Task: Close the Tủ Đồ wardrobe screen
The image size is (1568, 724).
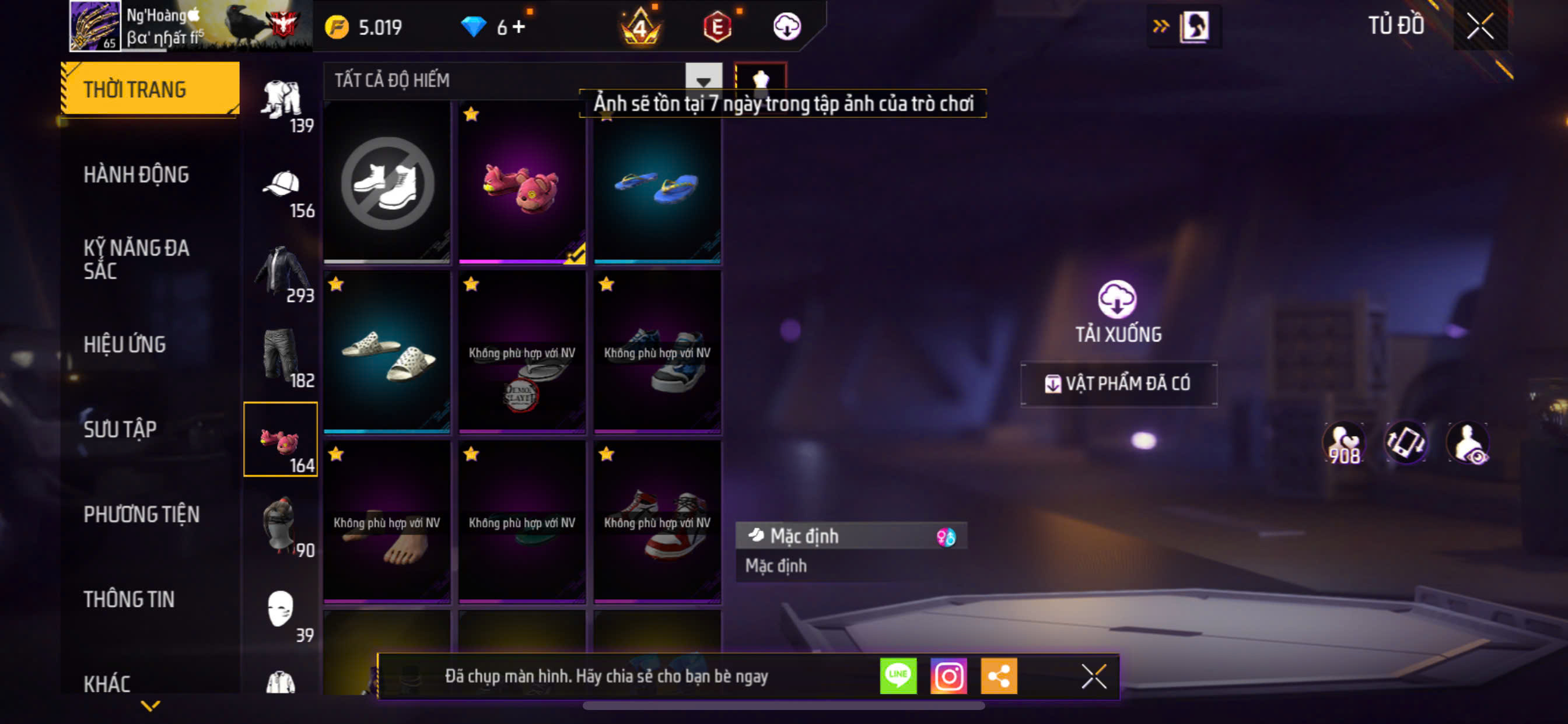Action: [x=1480, y=27]
